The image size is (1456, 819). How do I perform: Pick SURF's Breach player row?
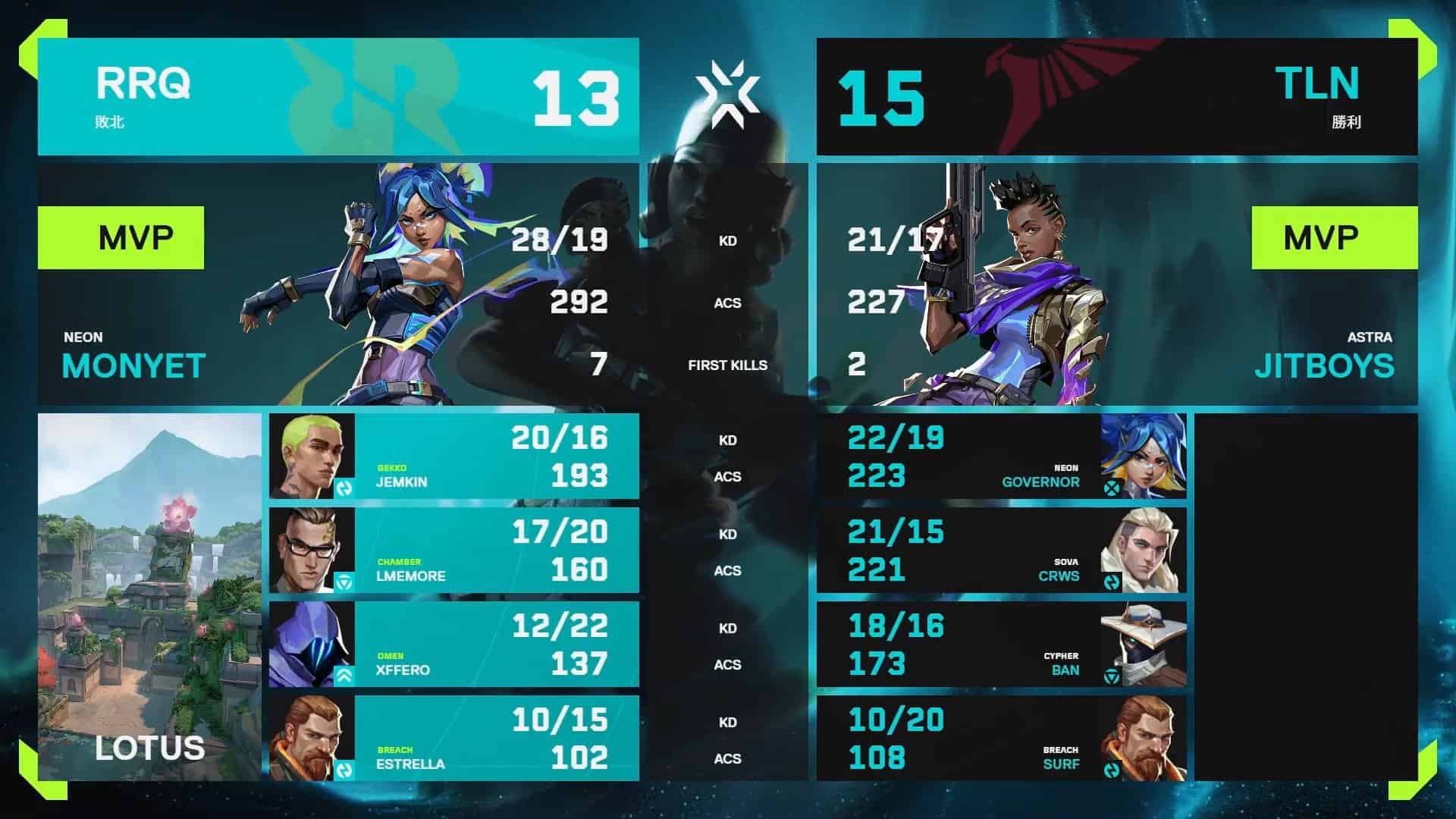(1001, 739)
